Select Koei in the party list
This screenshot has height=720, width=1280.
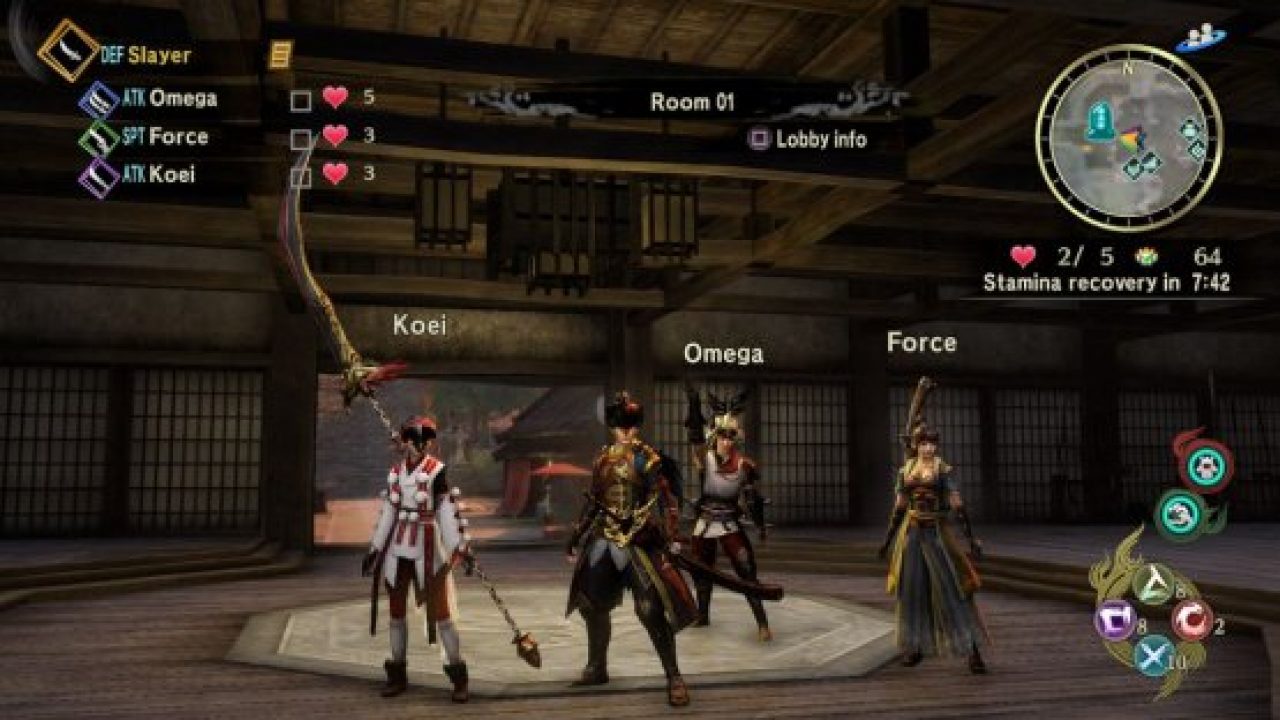pos(172,175)
